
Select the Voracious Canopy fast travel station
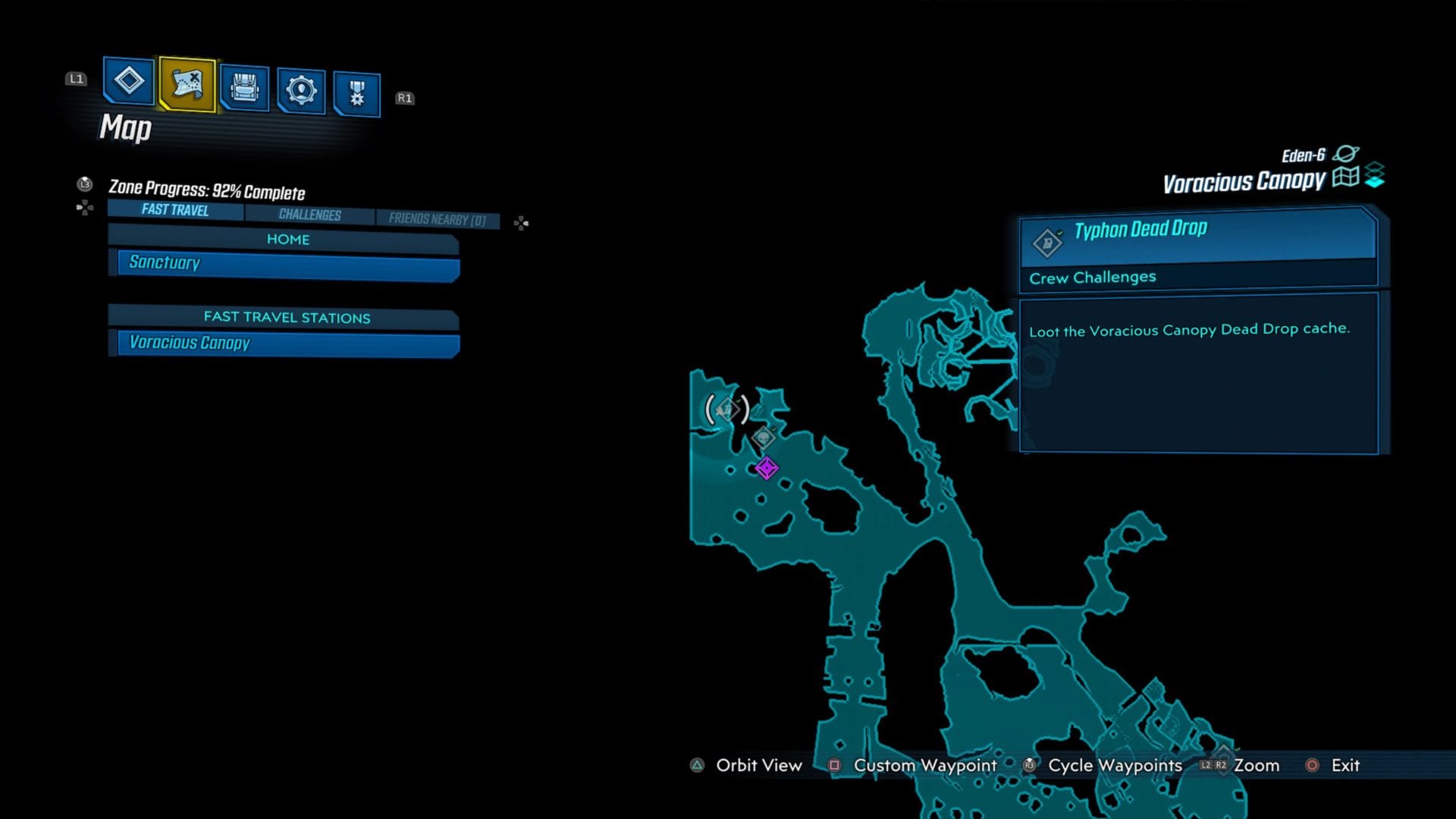[284, 344]
